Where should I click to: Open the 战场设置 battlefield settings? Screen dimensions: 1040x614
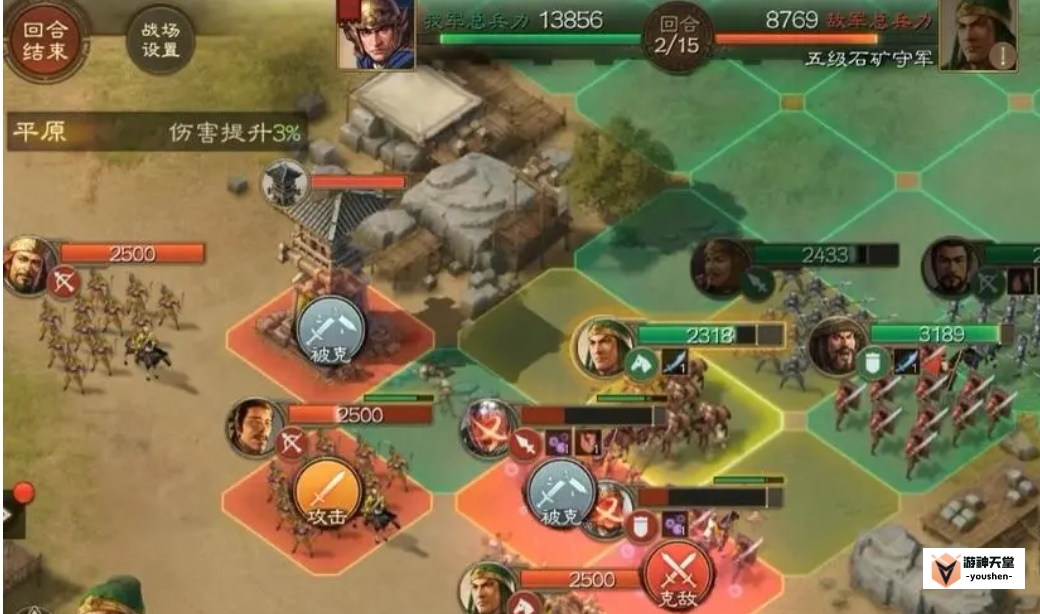[x=160, y=40]
